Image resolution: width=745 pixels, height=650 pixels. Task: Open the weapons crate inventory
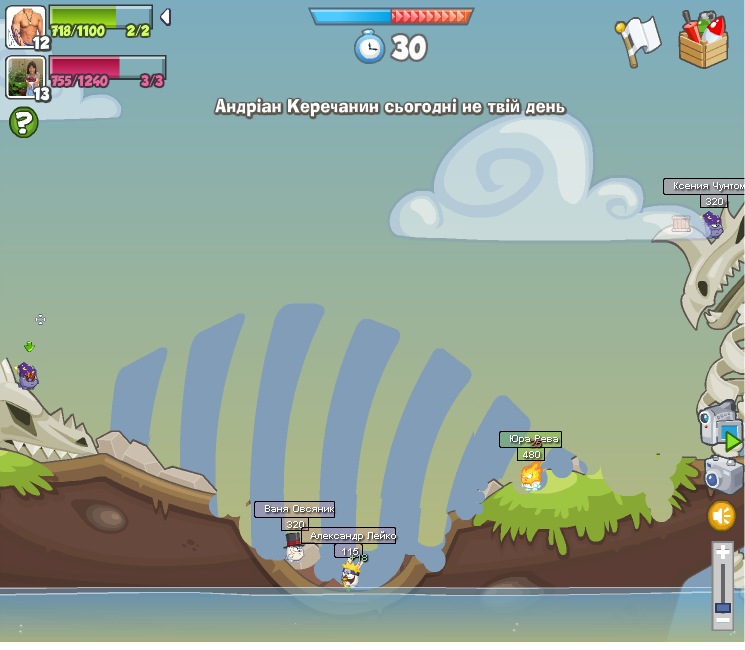(703, 40)
